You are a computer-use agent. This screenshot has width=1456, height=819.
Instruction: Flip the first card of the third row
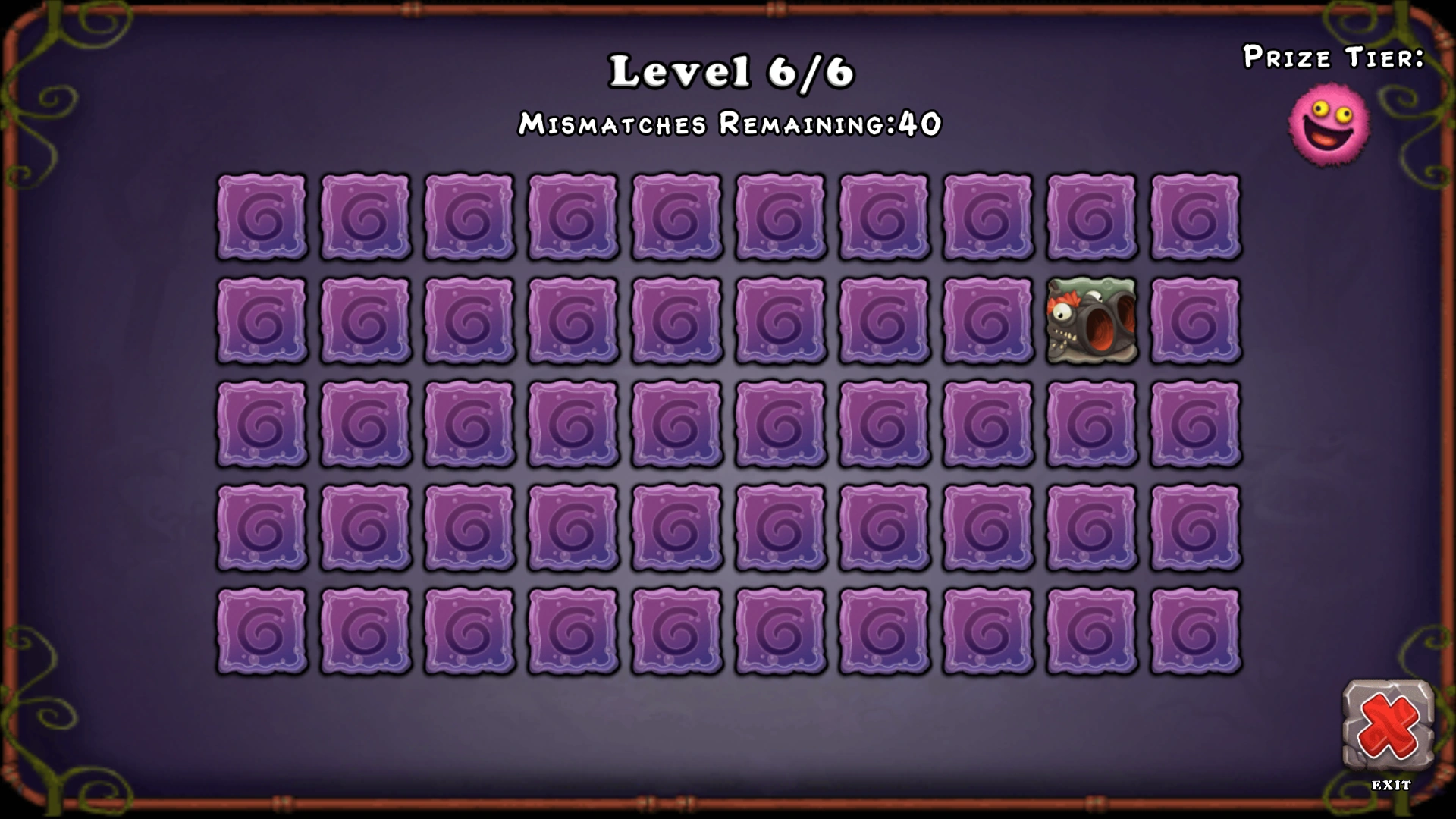pyautogui.click(x=262, y=424)
